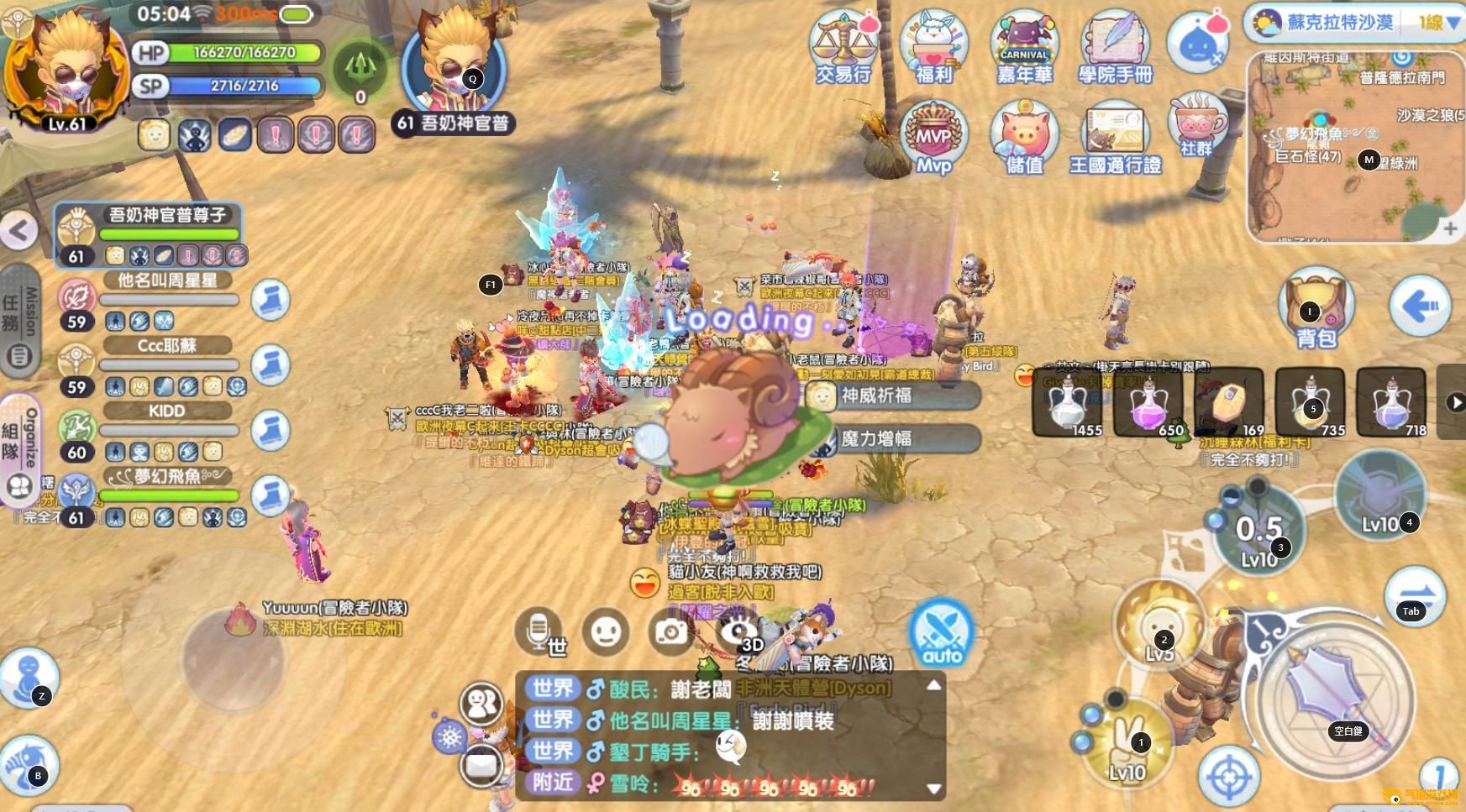Viewport: 1466px width, 812px height.
Task: Open the 學院手冊 academy handbook
Action: [1115, 47]
